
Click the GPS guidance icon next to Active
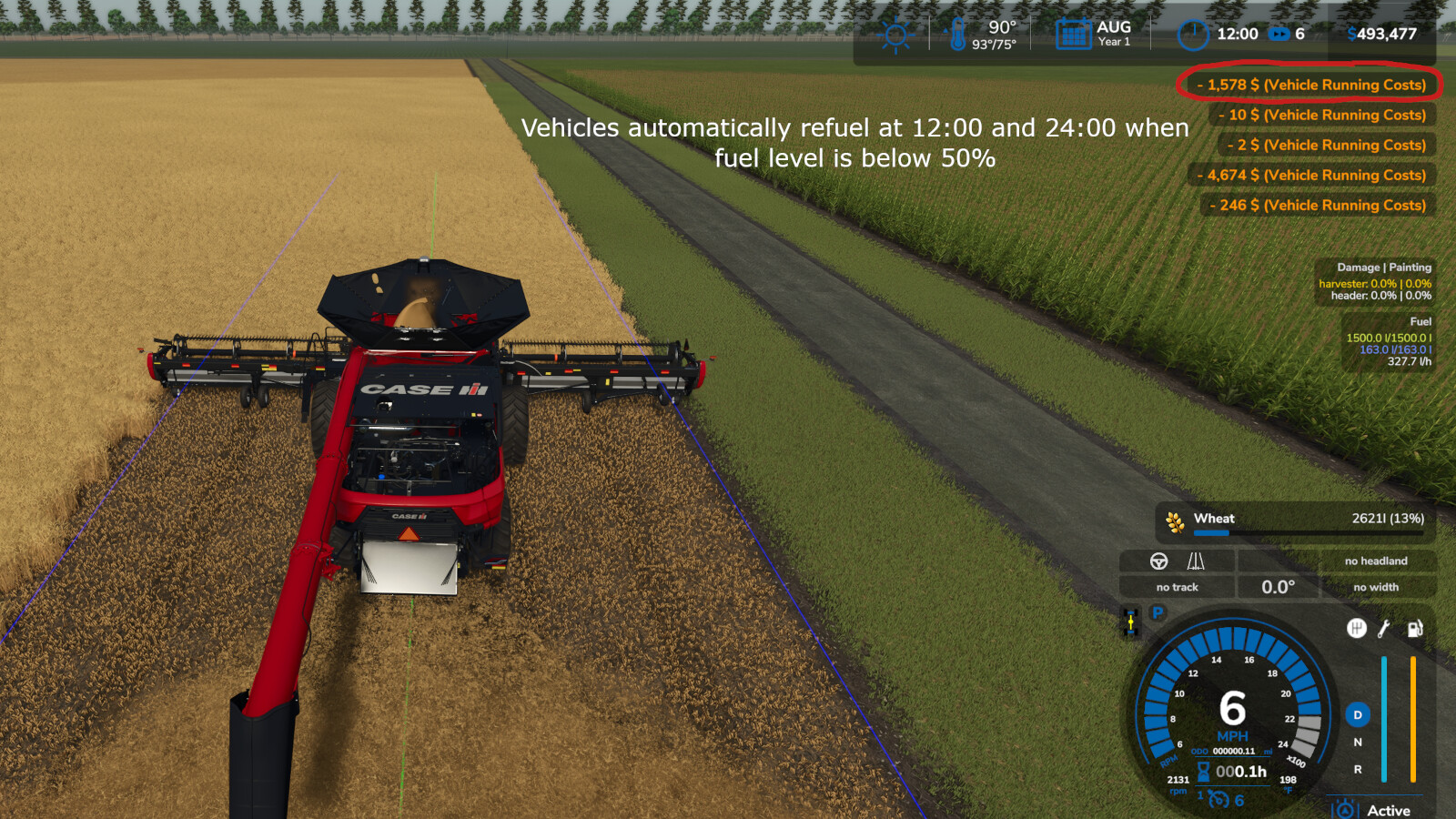click(1345, 808)
